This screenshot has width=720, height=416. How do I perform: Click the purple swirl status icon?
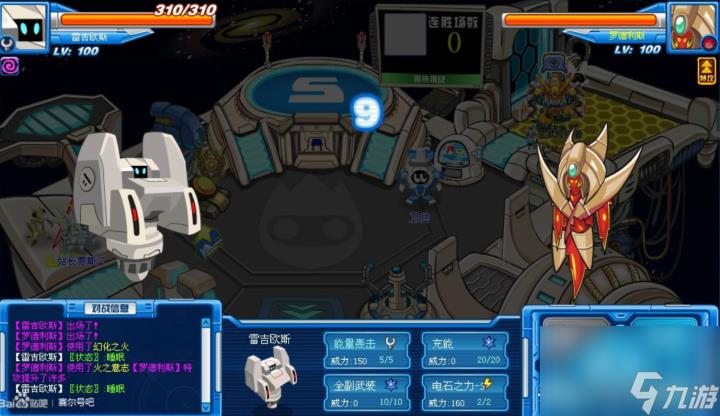tap(11, 64)
